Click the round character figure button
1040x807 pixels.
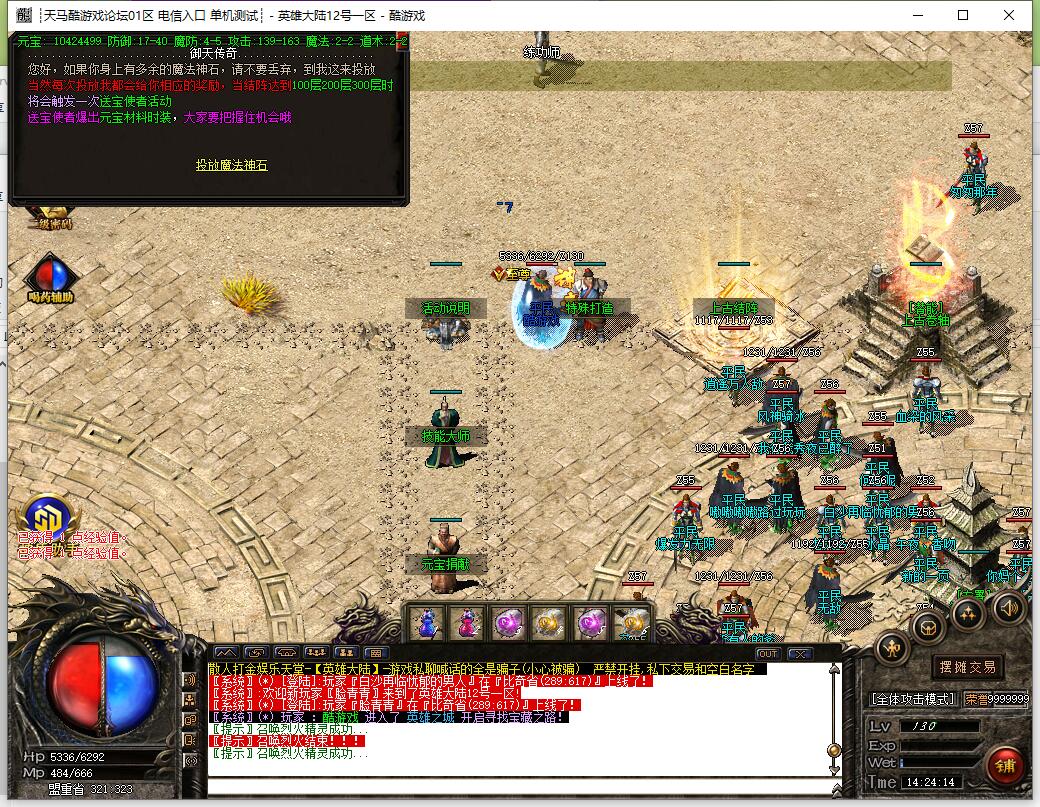(x=892, y=648)
